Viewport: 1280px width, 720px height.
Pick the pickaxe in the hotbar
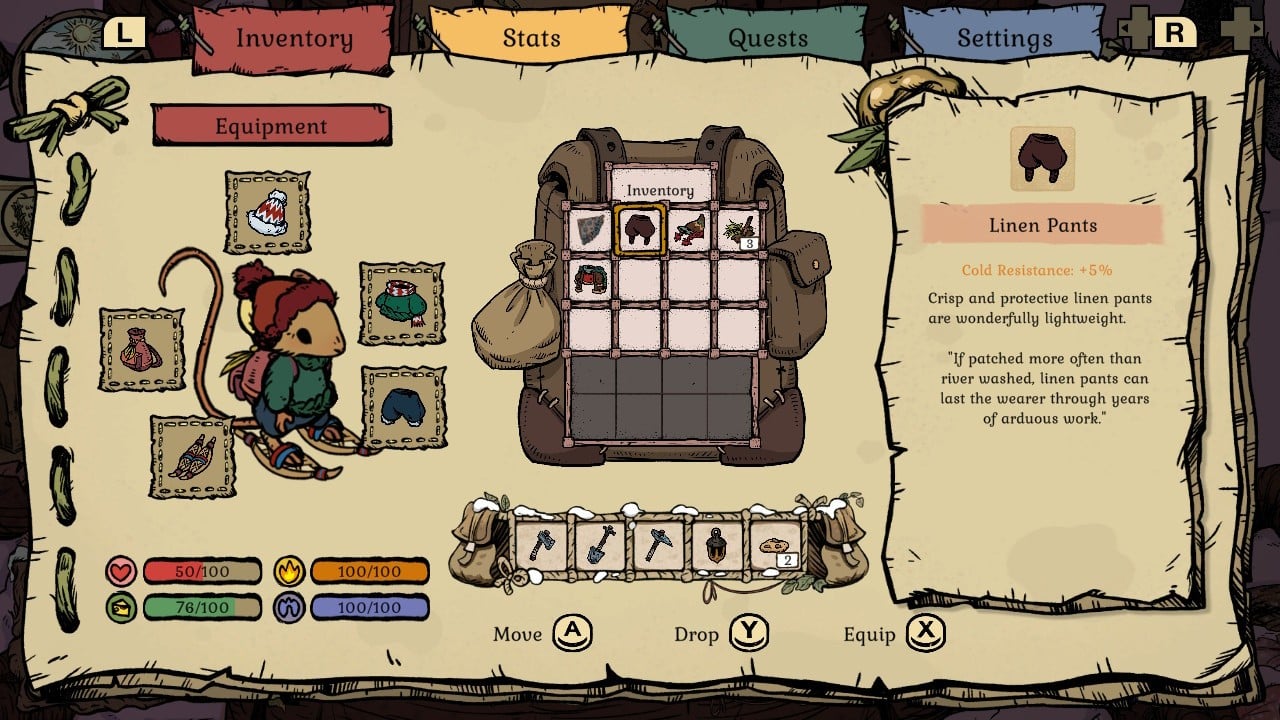tap(658, 545)
